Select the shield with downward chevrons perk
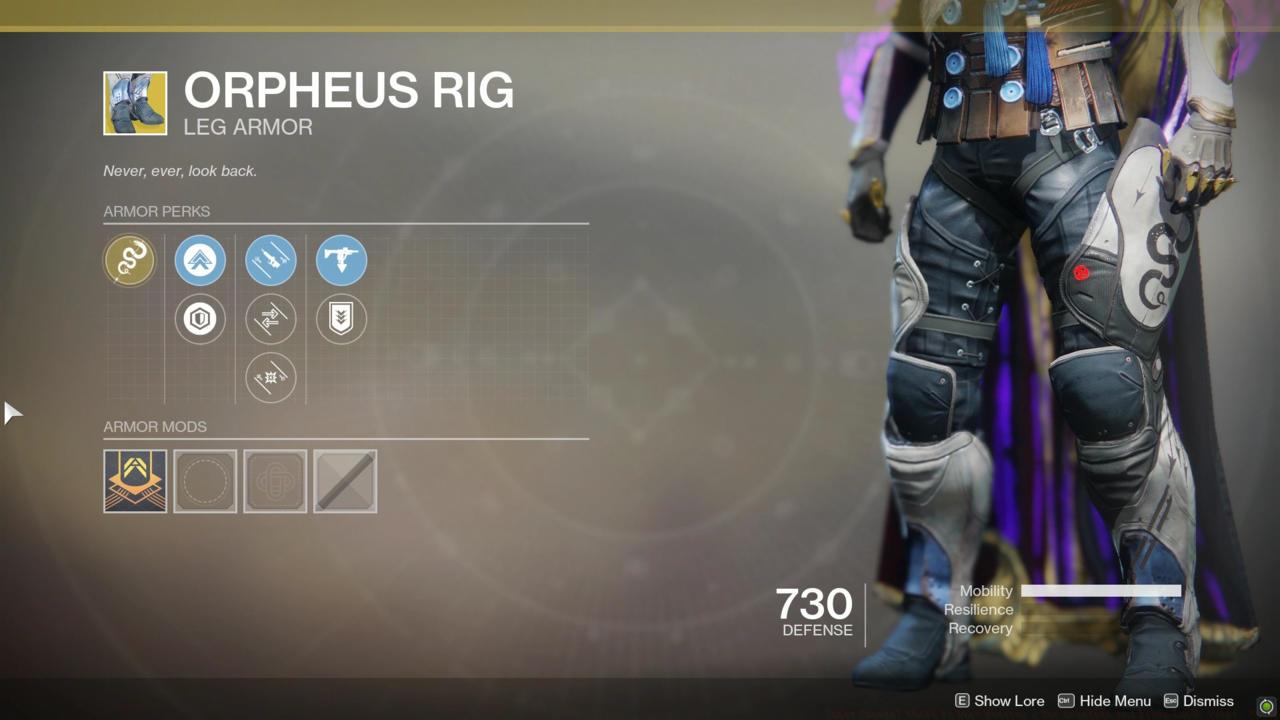 pos(341,319)
